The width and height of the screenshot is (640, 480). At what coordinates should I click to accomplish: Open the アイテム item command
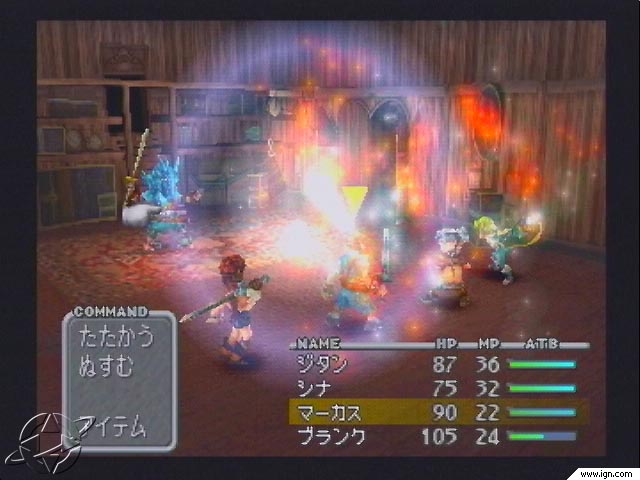coord(113,427)
